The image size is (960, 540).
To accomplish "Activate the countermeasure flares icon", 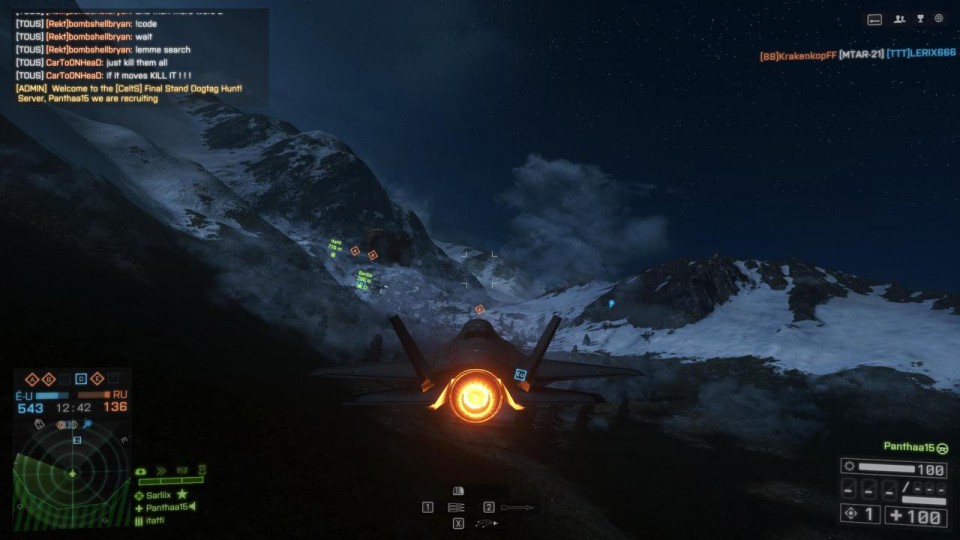I will tap(487, 523).
